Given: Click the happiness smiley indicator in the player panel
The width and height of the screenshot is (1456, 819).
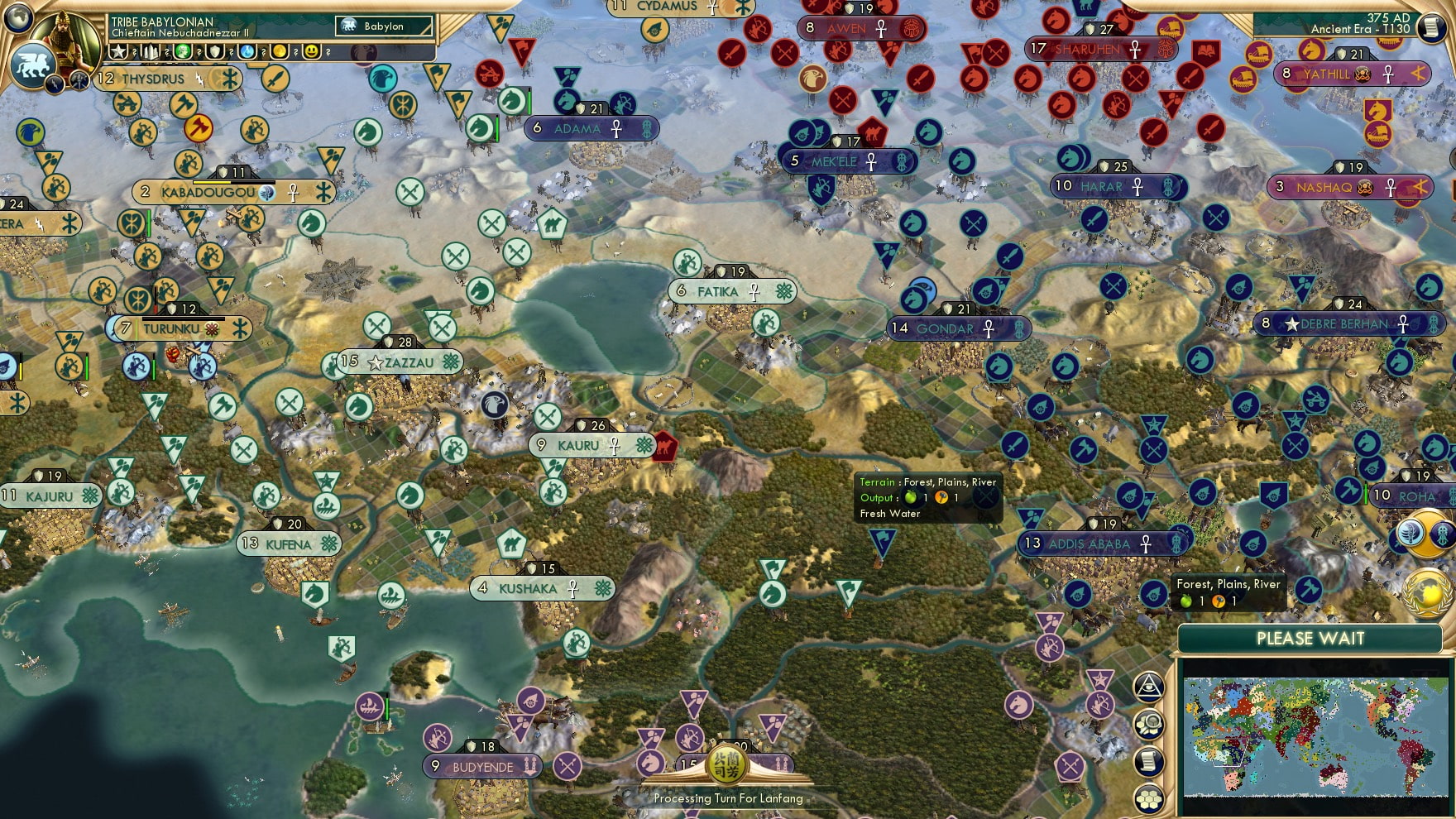Looking at the screenshot, I should tap(312, 51).
